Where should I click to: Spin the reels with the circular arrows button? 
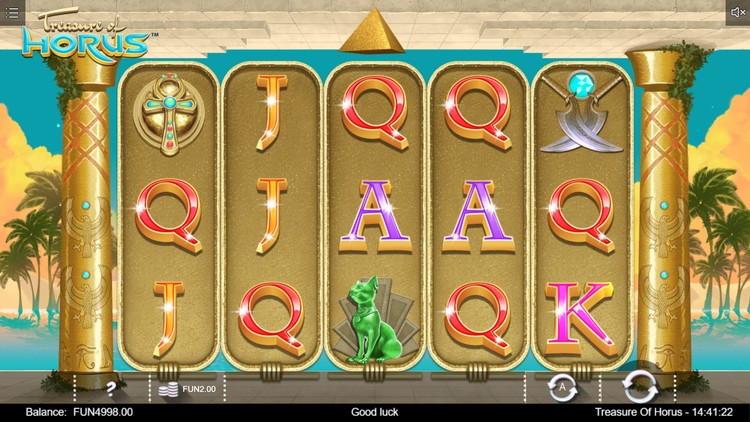[638, 386]
